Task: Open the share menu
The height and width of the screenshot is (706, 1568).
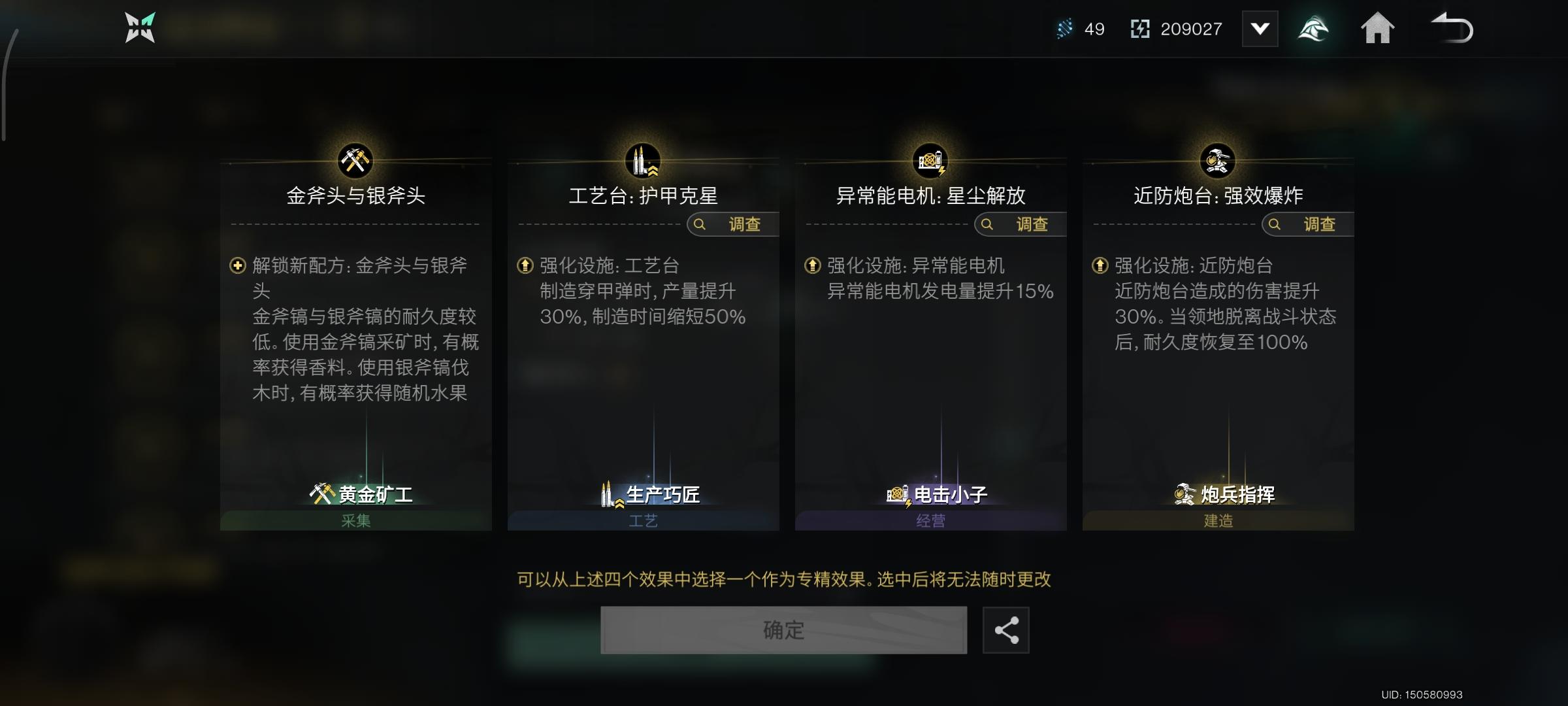Action: (1006, 630)
